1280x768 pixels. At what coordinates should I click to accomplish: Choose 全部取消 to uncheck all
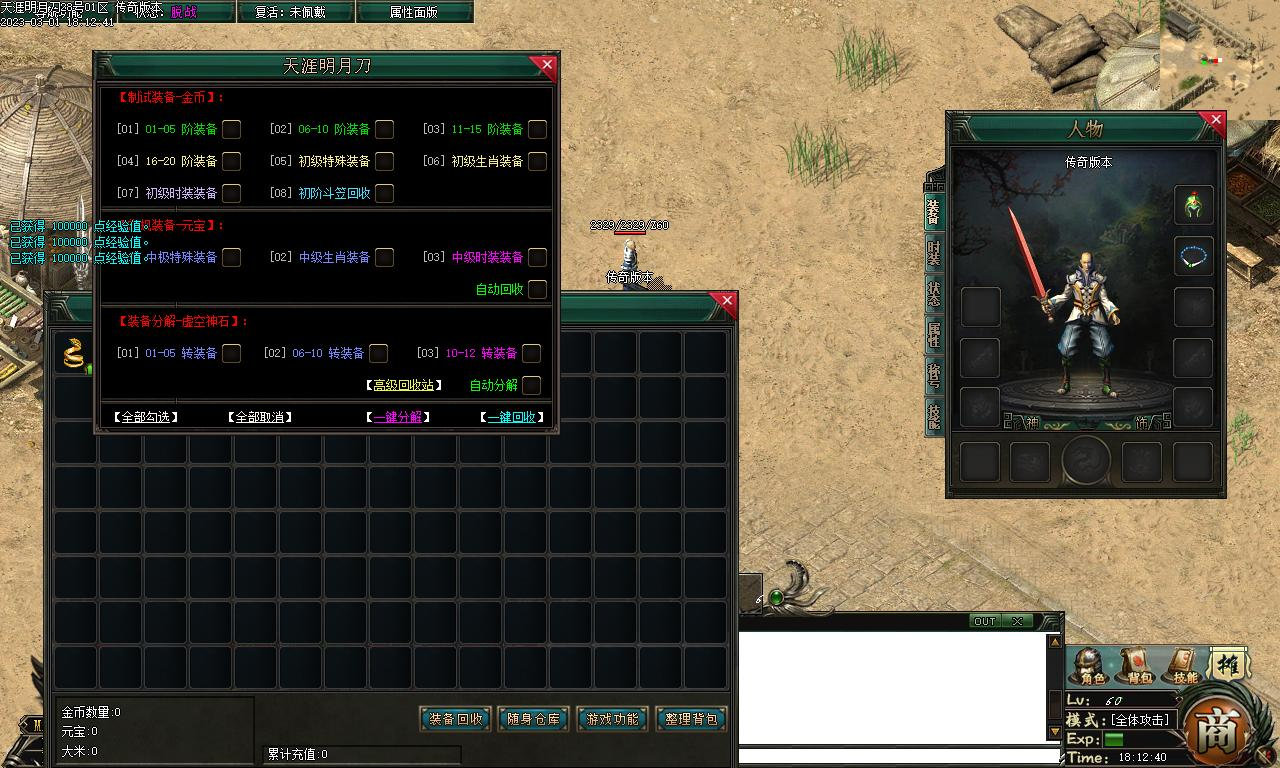(x=260, y=417)
